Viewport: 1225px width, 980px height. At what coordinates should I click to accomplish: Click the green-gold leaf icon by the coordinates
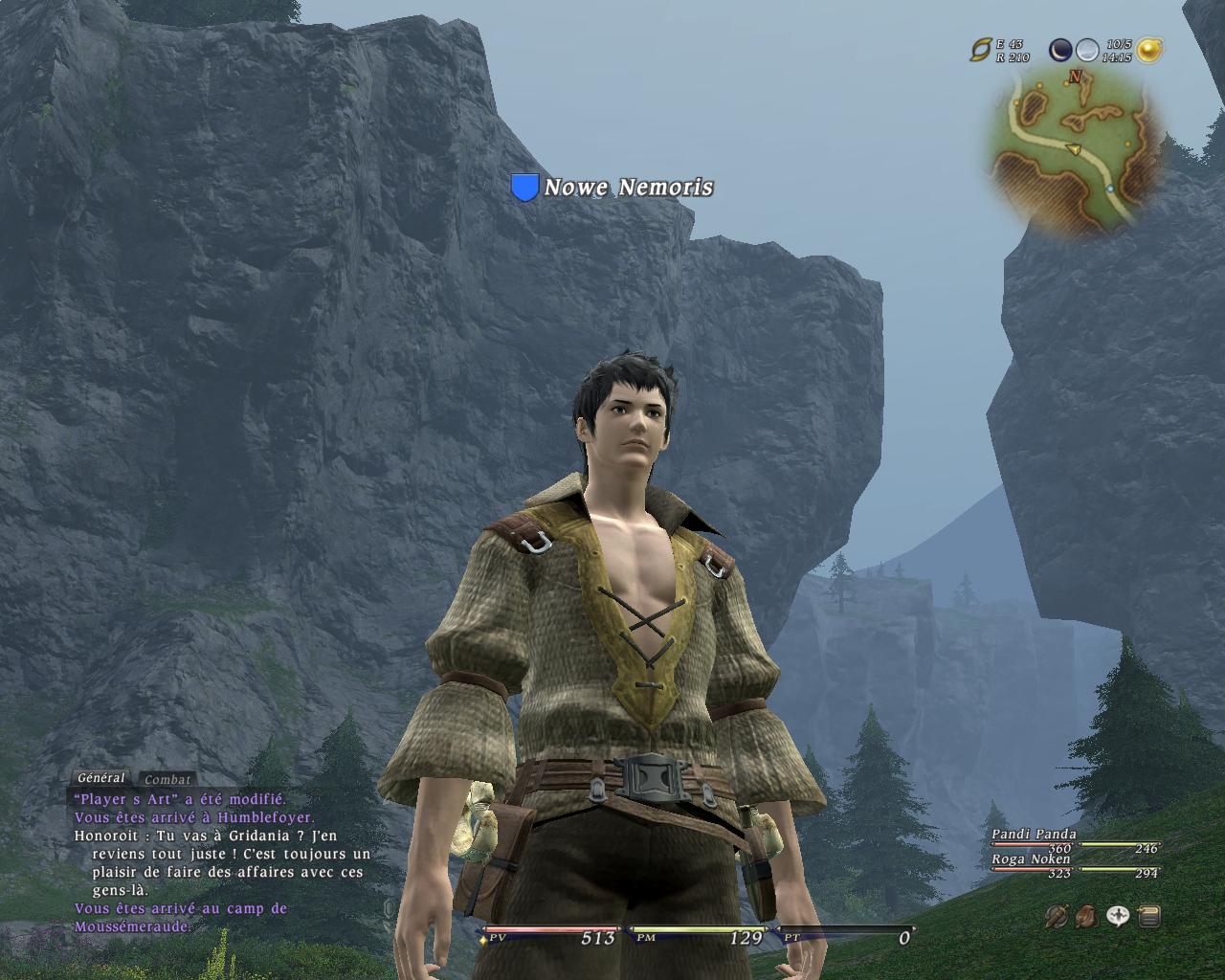click(x=981, y=50)
